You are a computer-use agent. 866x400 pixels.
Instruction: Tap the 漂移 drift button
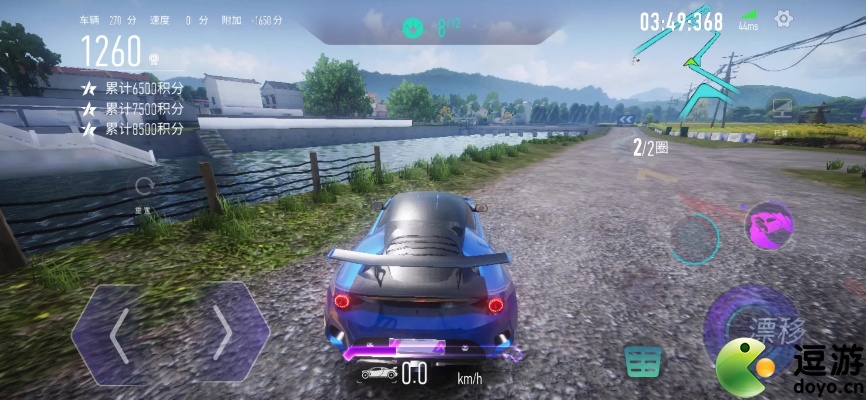point(750,327)
